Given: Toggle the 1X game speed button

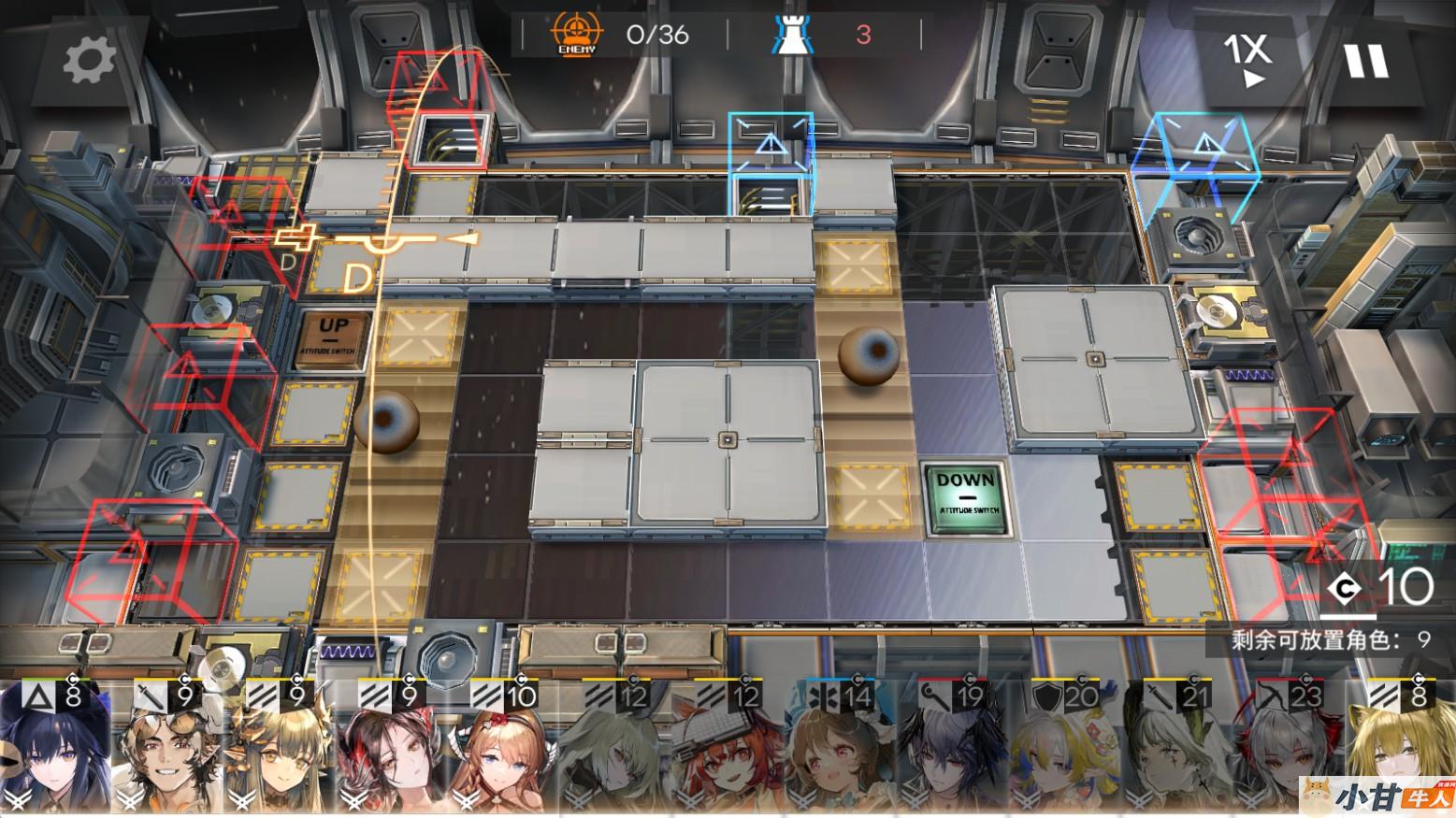Looking at the screenshot, I should (1247, 60).
